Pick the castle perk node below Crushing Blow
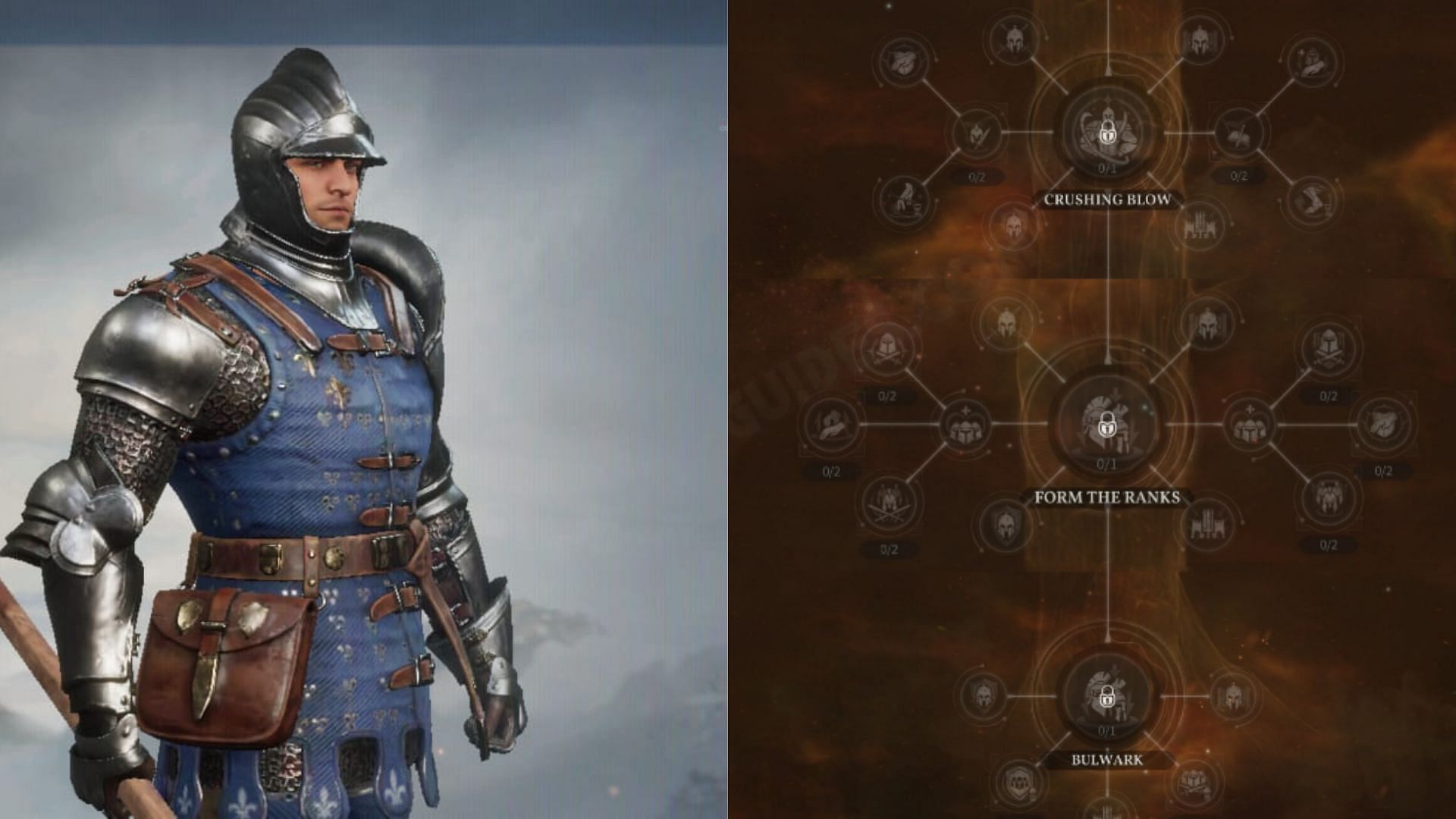 pos(1200,225)
